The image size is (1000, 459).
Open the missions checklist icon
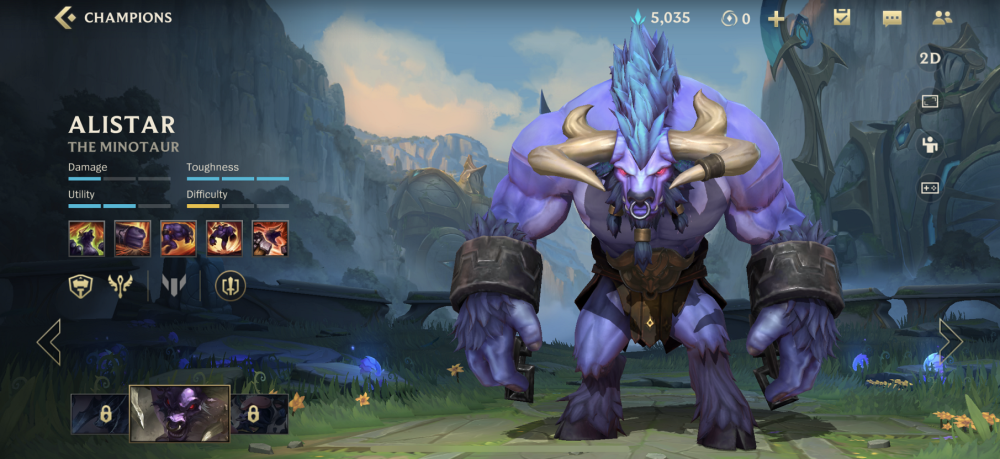click(842, 17)
